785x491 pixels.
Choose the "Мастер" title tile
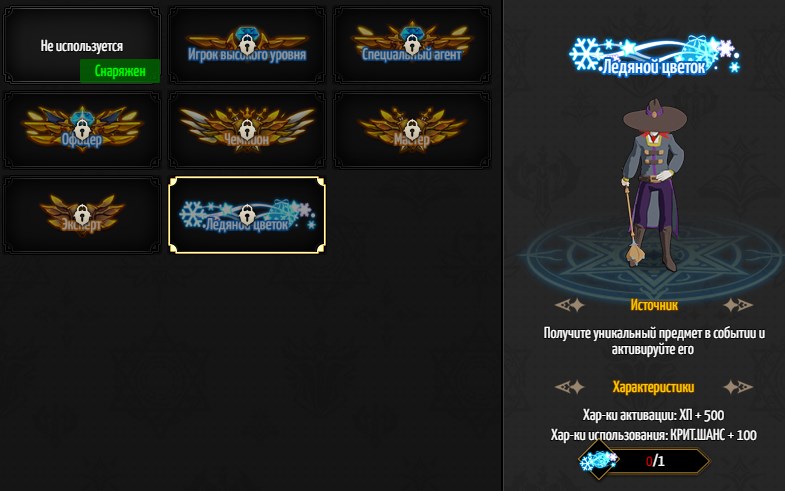click(412, 130)
